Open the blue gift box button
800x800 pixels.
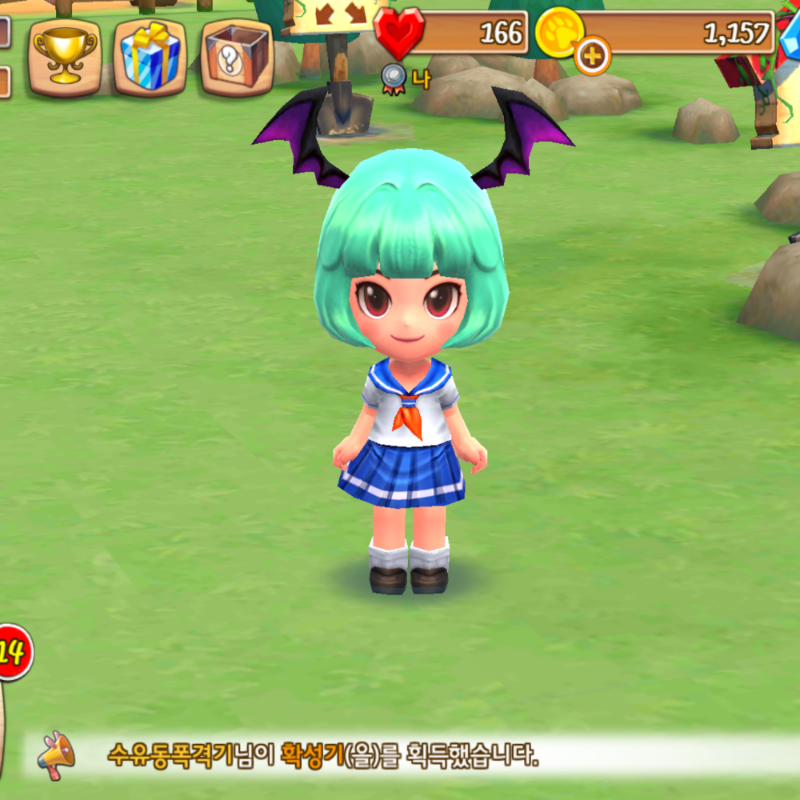tap(150, 55)
